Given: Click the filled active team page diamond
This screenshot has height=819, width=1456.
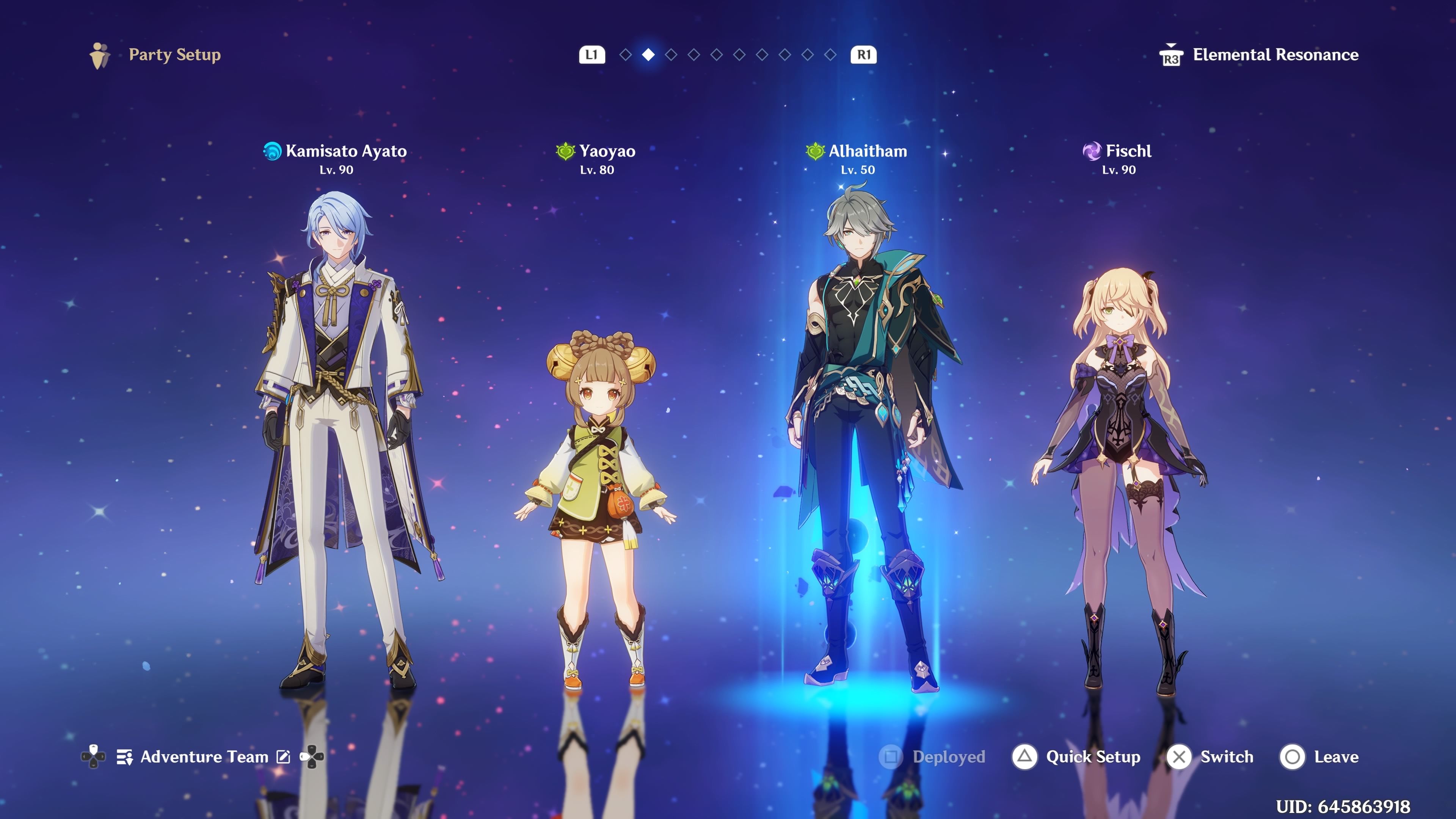Looking at the screenshot, I should point(648,55).
